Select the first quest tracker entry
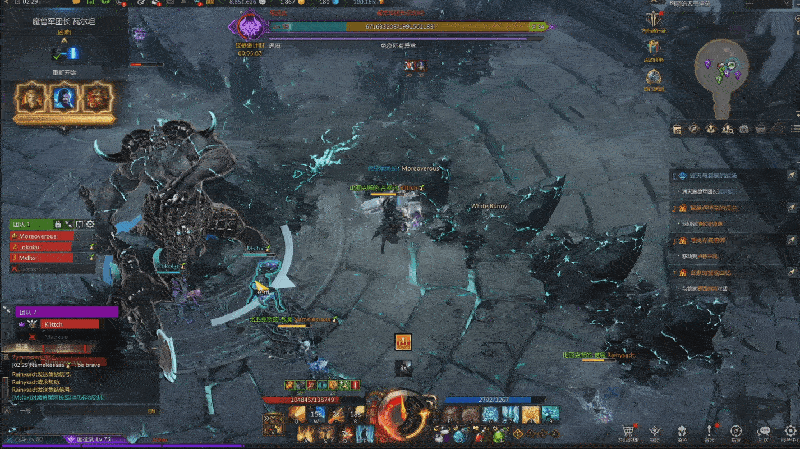The width and height of the screenshot is (800, 449). pyautogui.click(x=708, y=176)
